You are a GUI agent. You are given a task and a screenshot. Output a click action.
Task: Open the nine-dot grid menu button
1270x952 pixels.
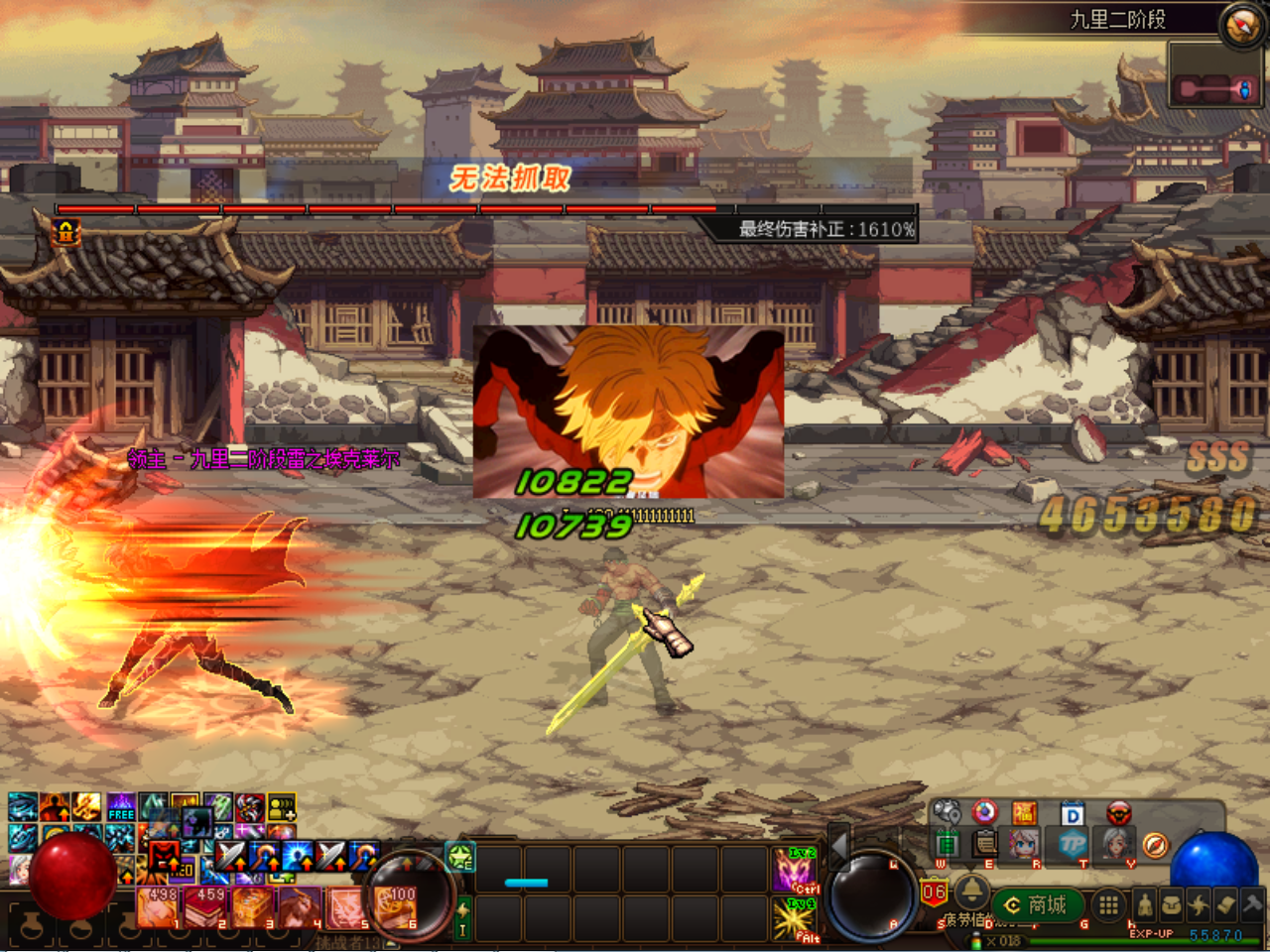(1108, 904)
